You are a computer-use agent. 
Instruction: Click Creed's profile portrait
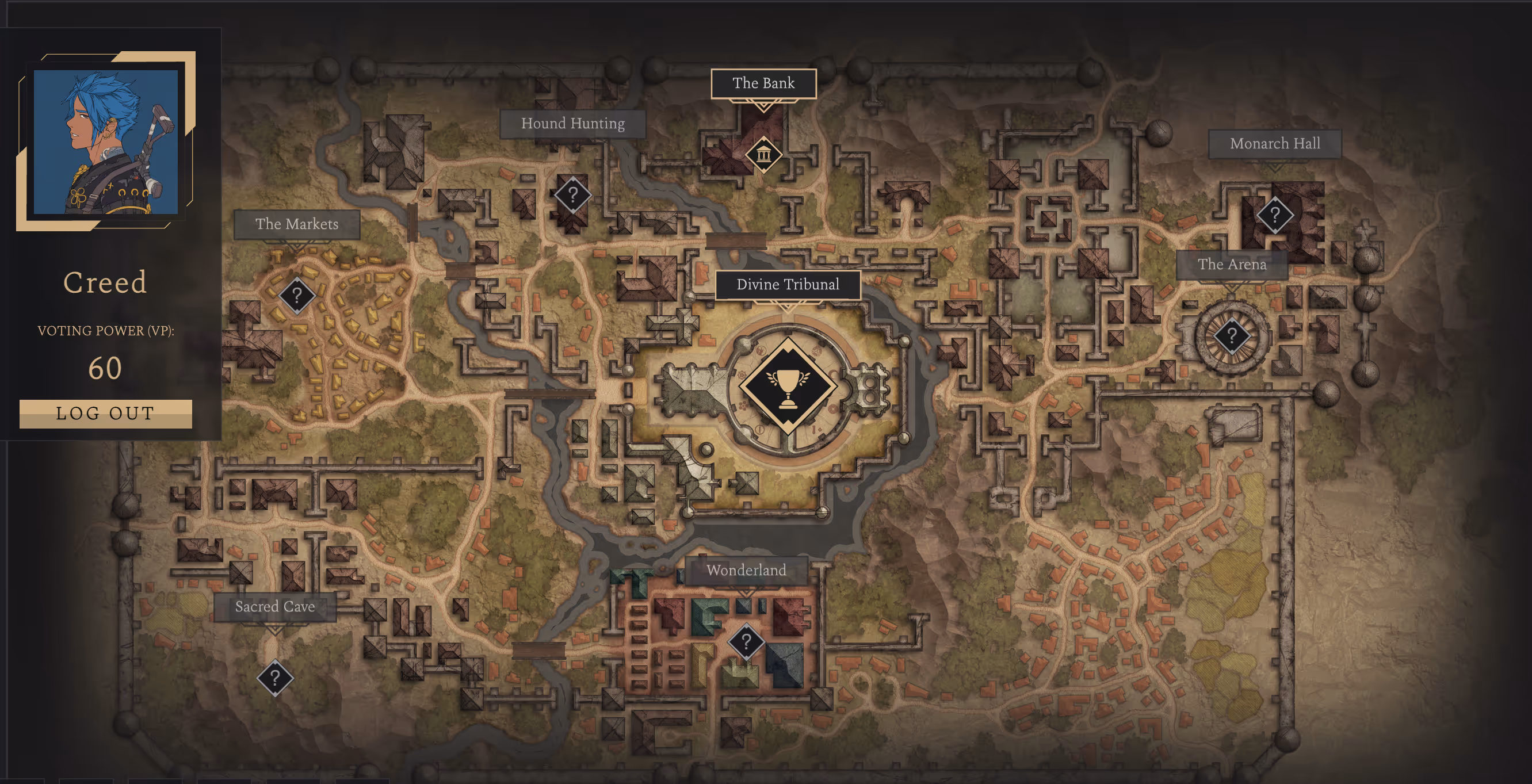click(106, 141)
